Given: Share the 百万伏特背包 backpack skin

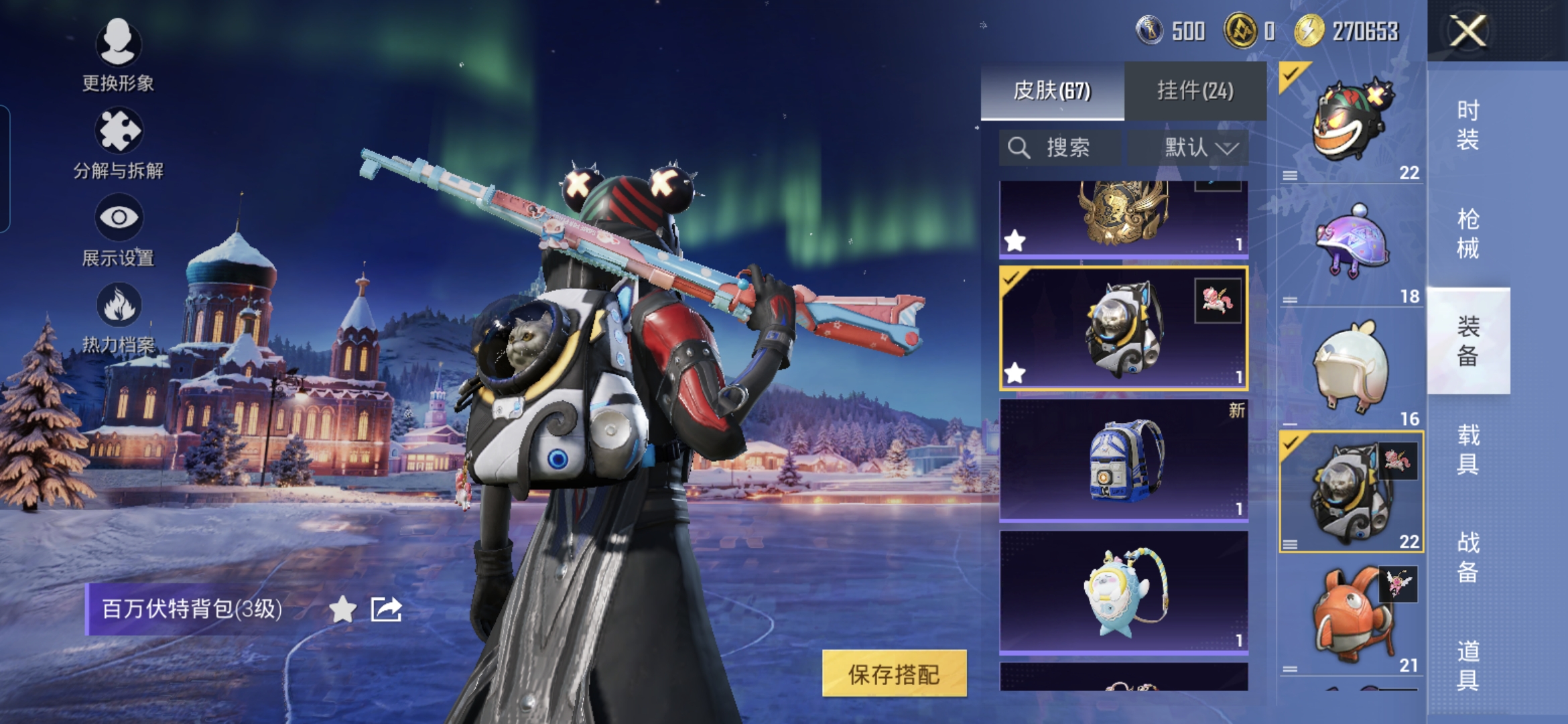Looking at the screenshot, I should click(386, 609).
